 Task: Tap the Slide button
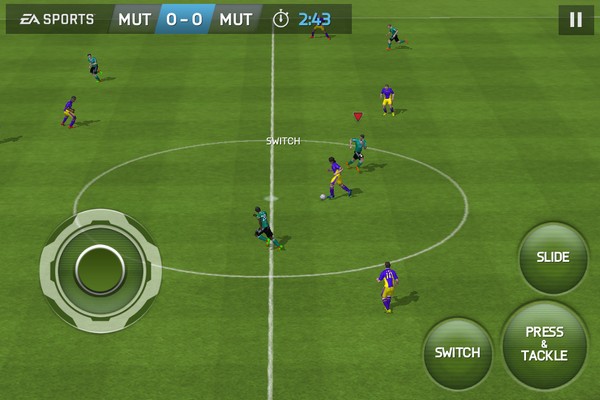click(553, 258)
